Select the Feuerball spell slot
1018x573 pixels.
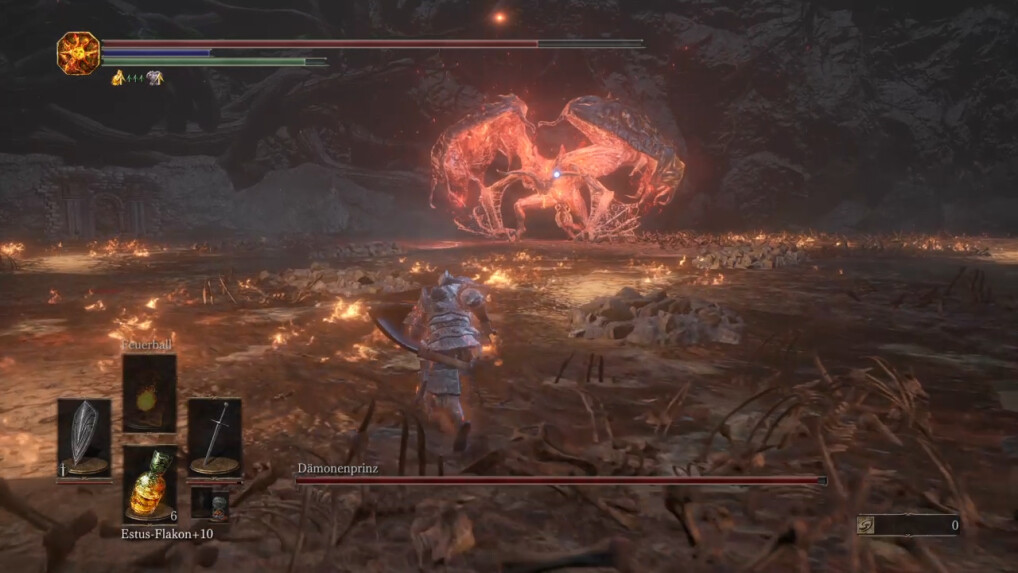[149, 392]
